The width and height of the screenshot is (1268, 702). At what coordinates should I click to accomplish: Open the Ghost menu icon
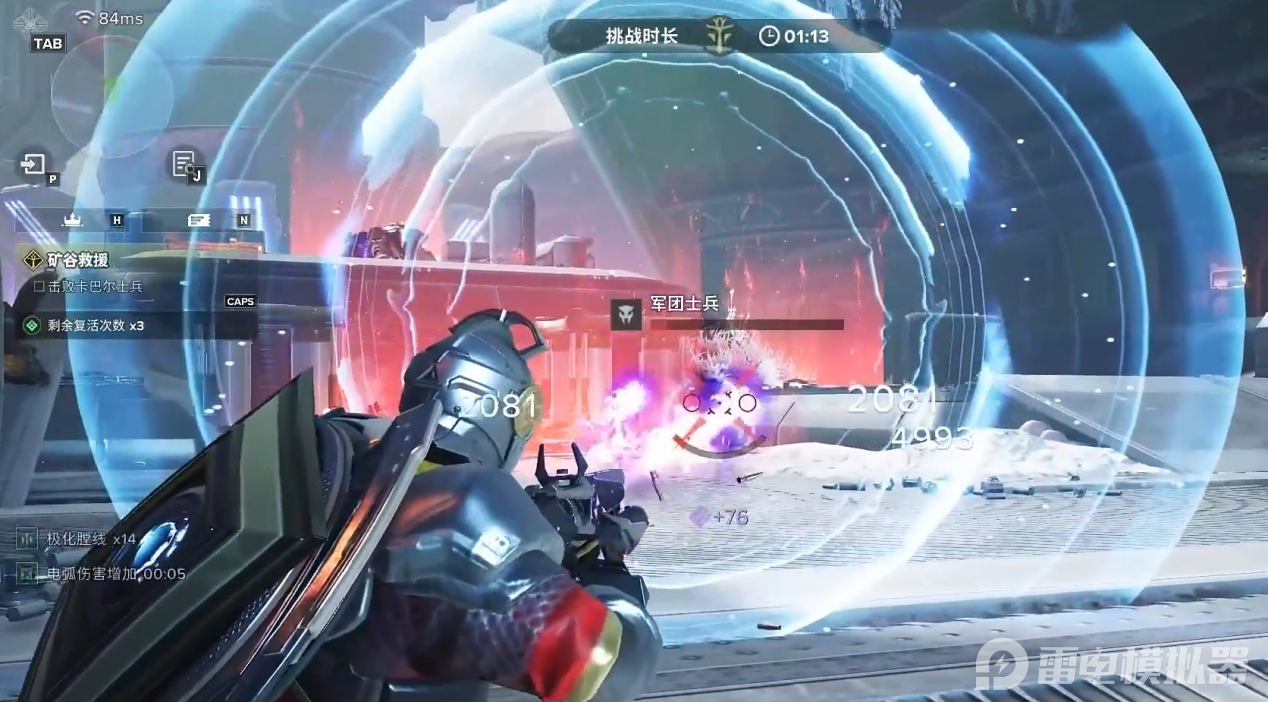[32, 19]
